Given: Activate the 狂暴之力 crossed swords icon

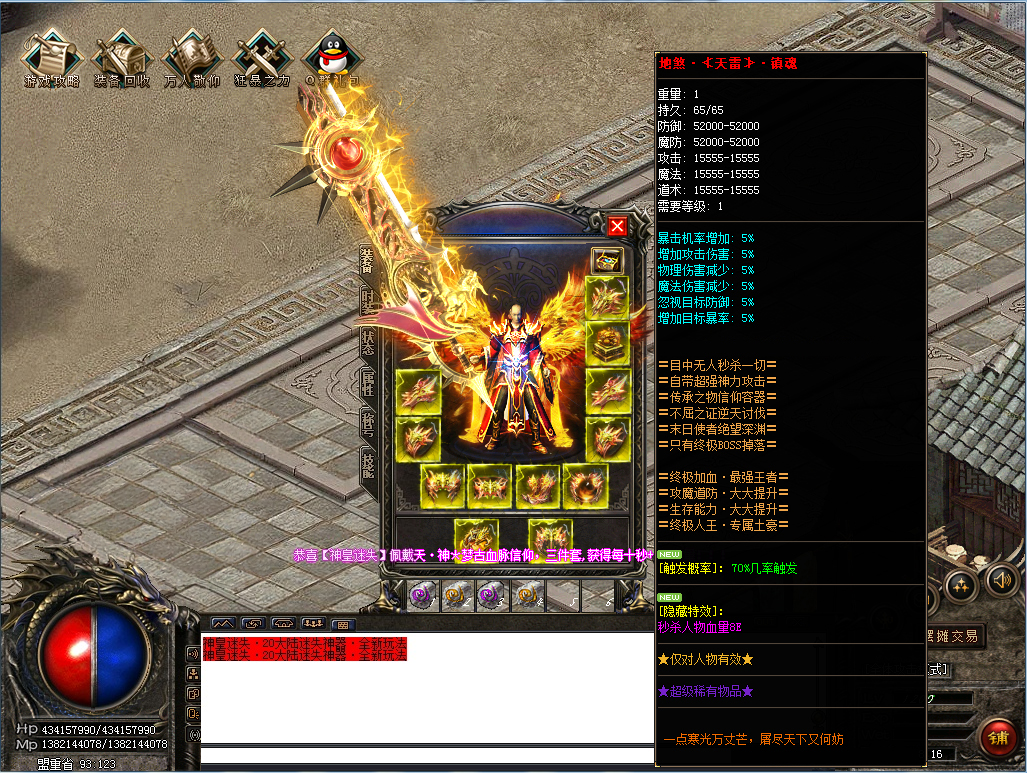Looking at the screenshot, I should click(261, 60).
